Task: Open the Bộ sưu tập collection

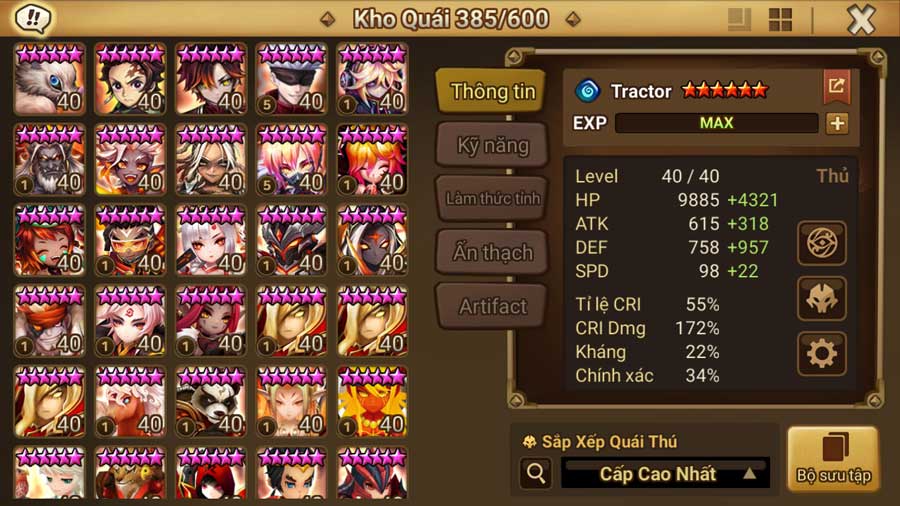Action: click(x=832, y=459)
